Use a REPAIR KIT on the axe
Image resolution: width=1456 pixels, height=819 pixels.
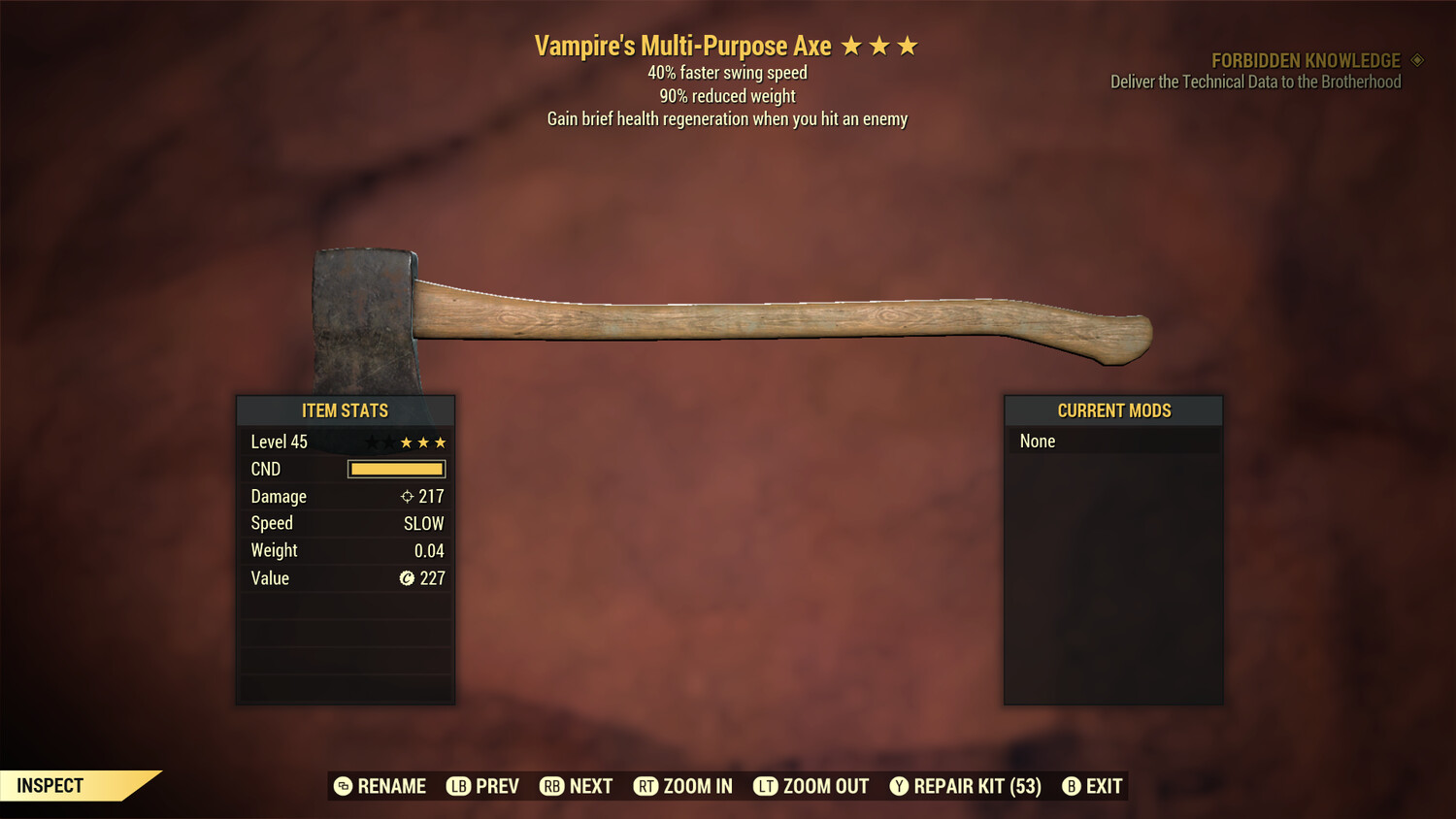pos(966,786)
